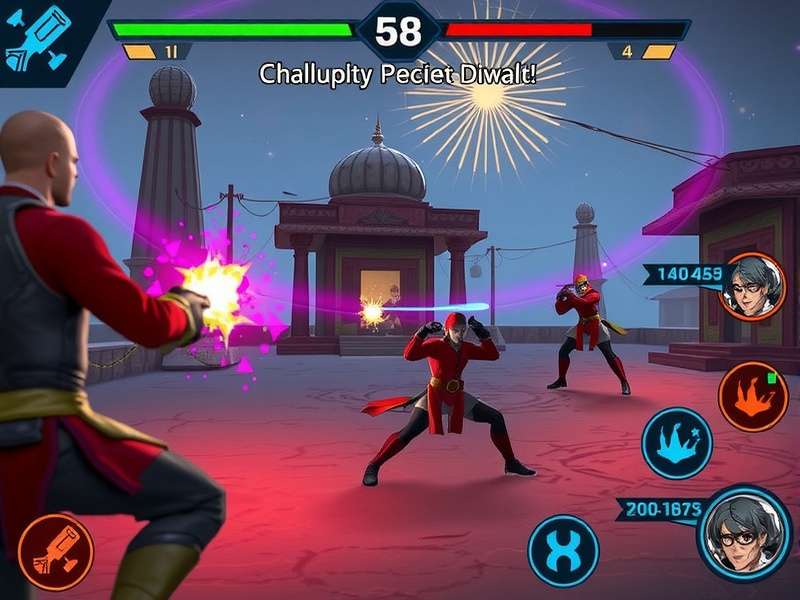Image resolution: width=800 pixels, height=600 pixels.
Task: Select the orange-ringed portrait labeled 140459
Action: point(753,286)
